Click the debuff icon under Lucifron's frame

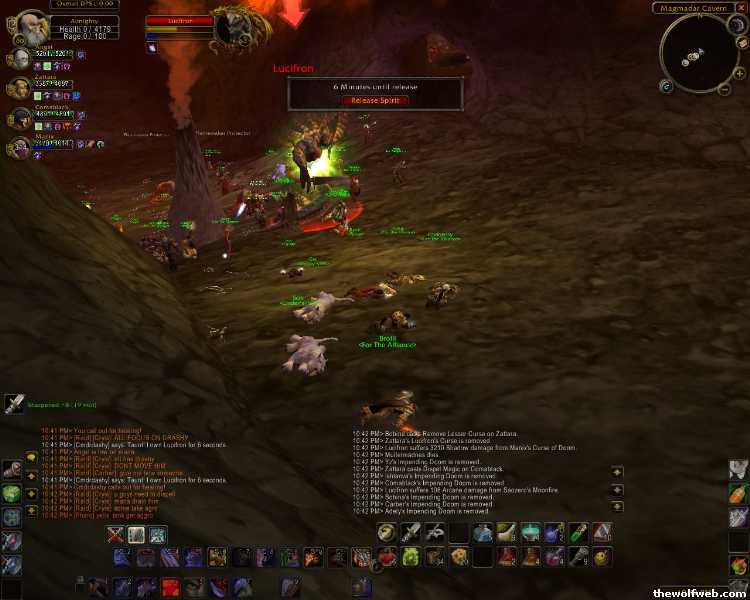coord(152,46)
